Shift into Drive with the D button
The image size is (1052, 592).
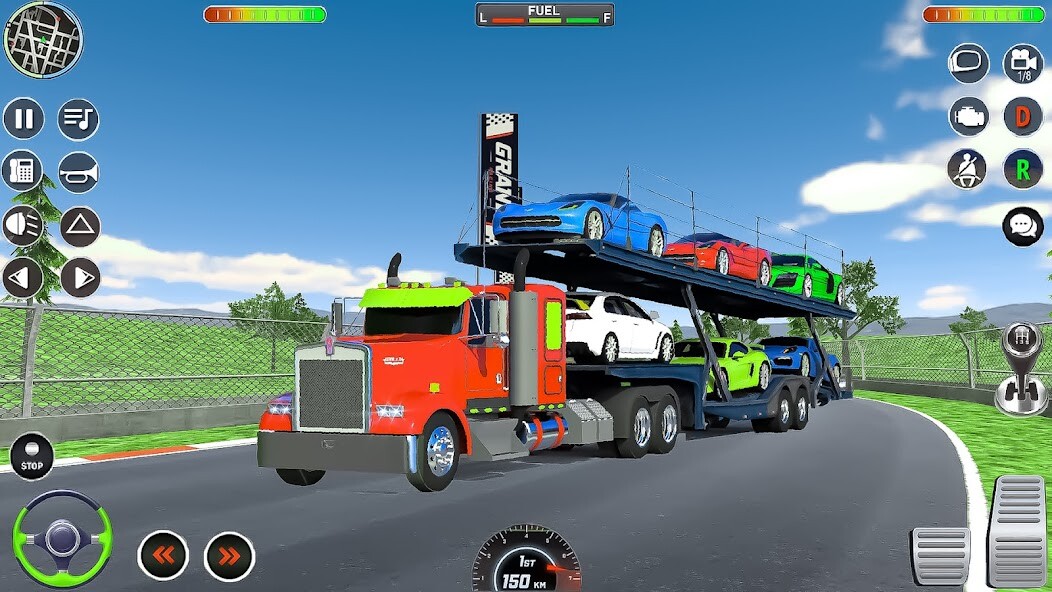coord(1023,116)
